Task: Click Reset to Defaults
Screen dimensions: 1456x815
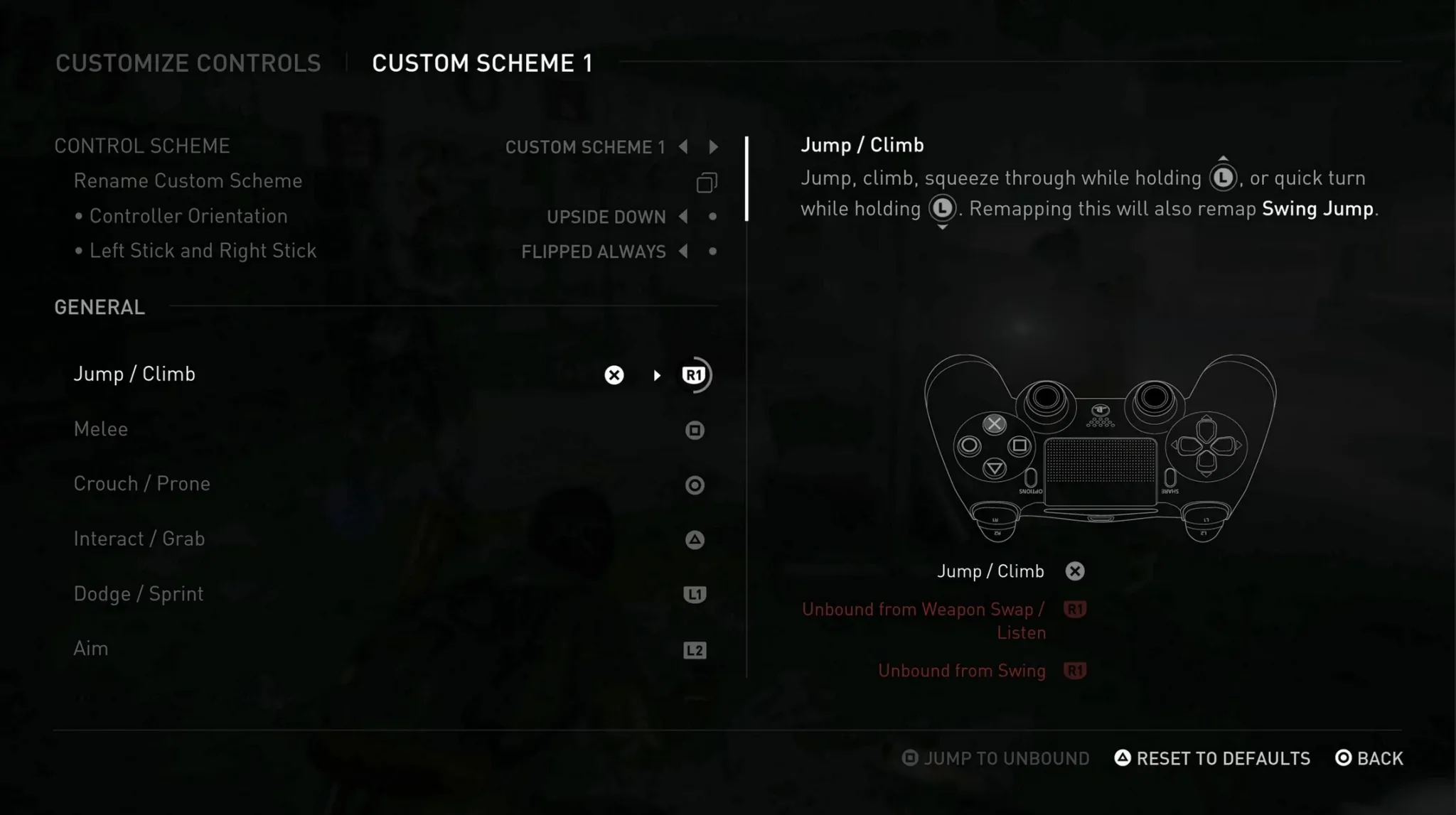Action: pyautogui.click(x=1212, y=758)
